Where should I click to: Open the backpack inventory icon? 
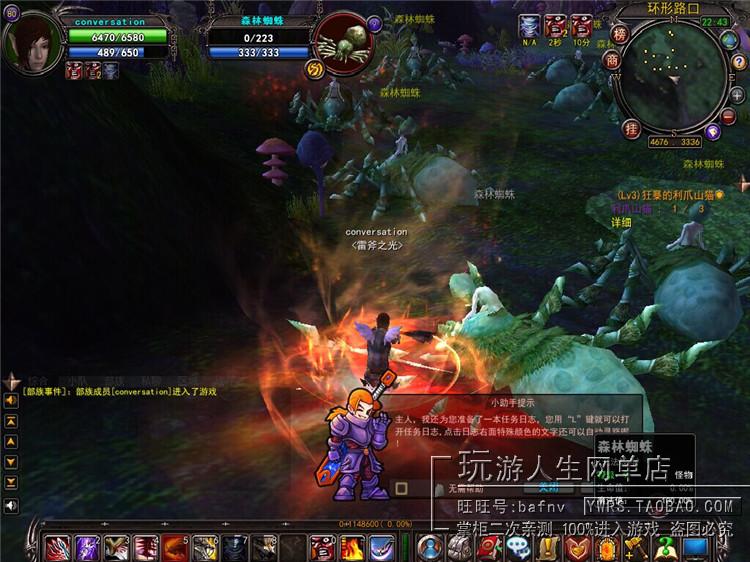coord(459,548)
